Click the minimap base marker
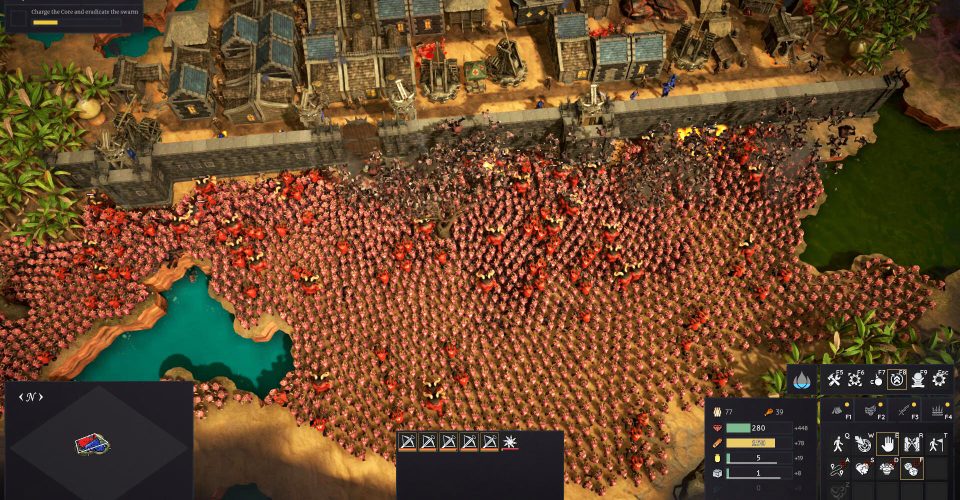Screen dimensions: 960x500 pyautogui.click(x=92, y=444)
